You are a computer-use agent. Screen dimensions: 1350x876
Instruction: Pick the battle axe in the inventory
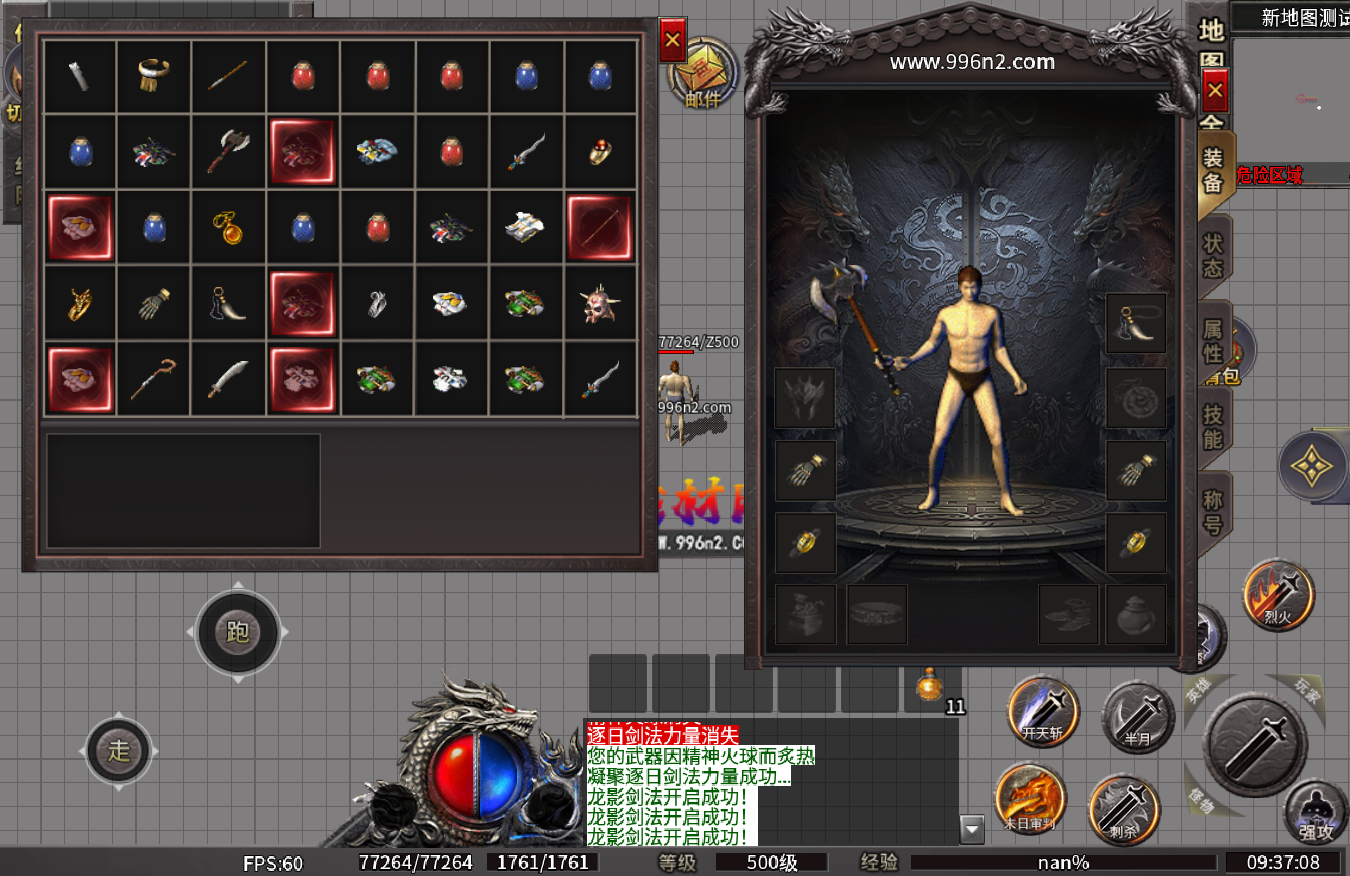228,152
